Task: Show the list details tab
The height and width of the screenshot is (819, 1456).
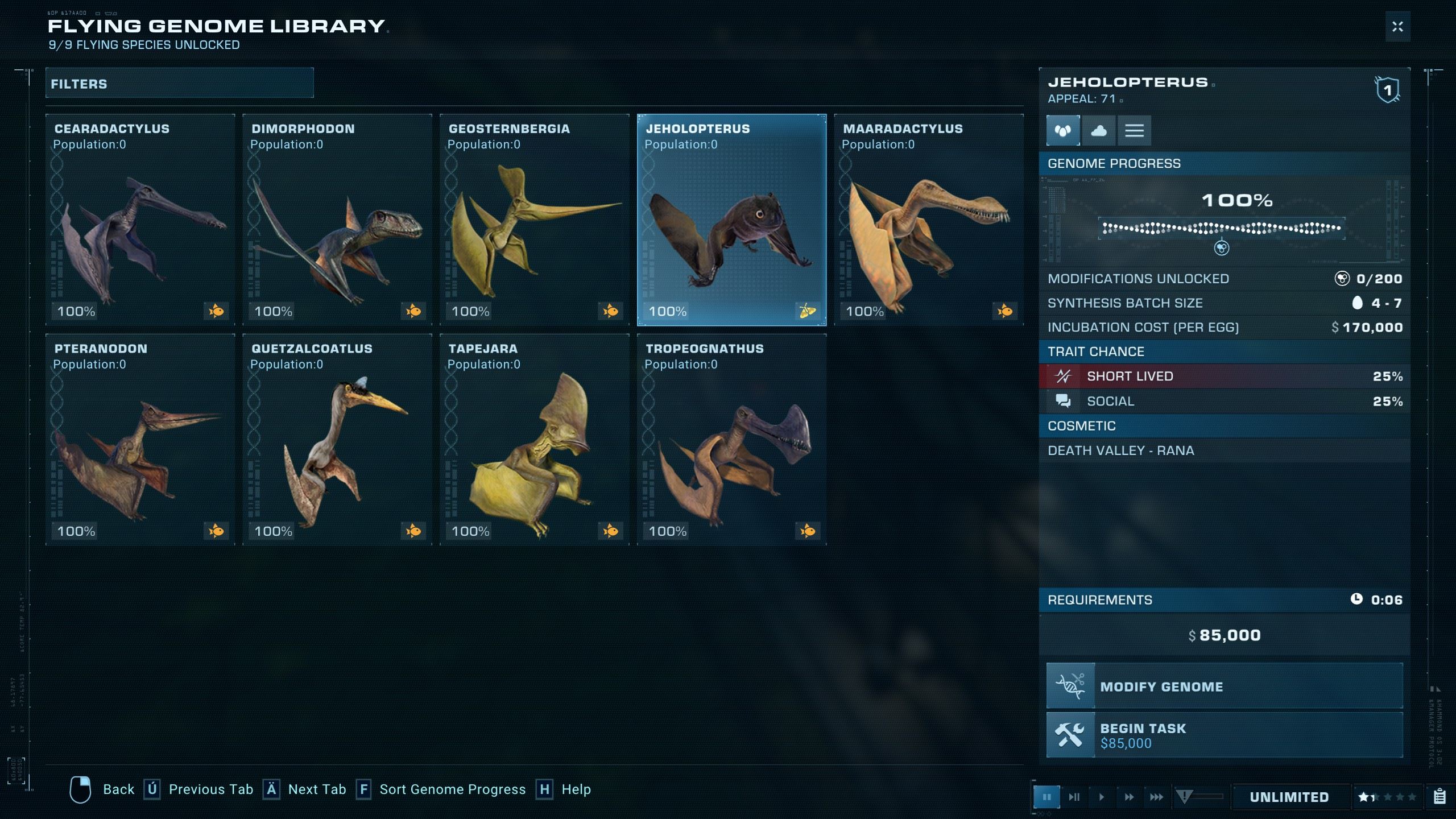Action: click(1134, 131)
